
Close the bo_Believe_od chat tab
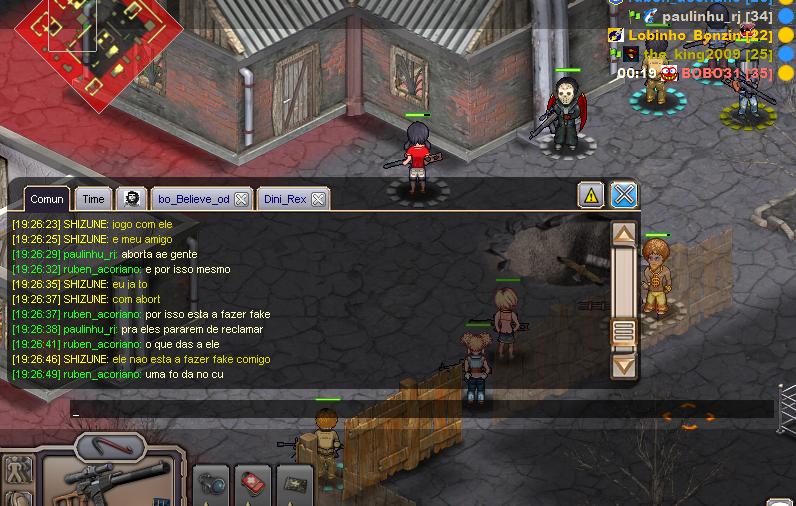(x=241, y=199)
